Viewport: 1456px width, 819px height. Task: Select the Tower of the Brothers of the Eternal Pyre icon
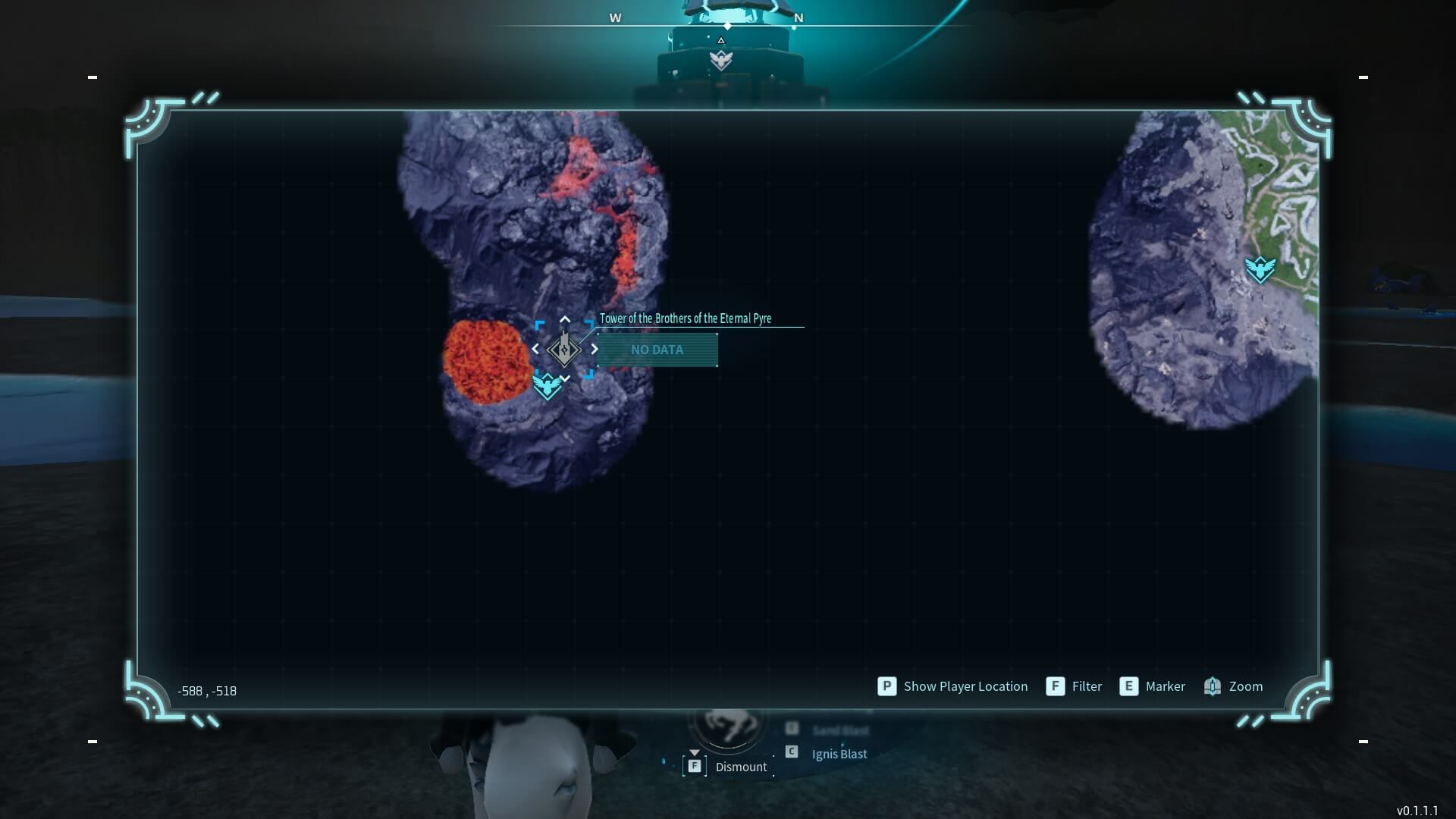[x=564, y=350]
